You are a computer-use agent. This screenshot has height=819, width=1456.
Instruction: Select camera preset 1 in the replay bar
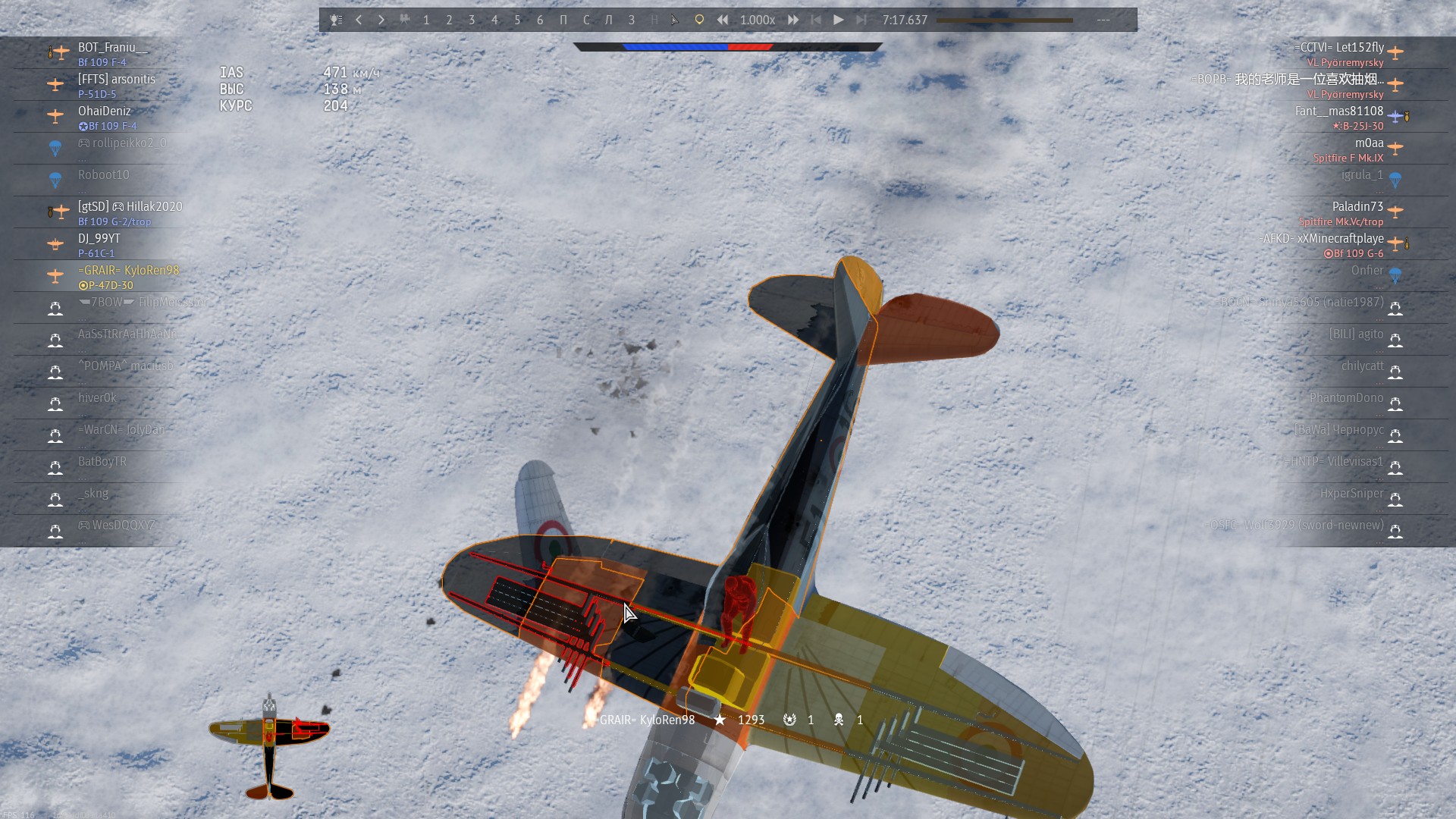click(x=426, y=20)
